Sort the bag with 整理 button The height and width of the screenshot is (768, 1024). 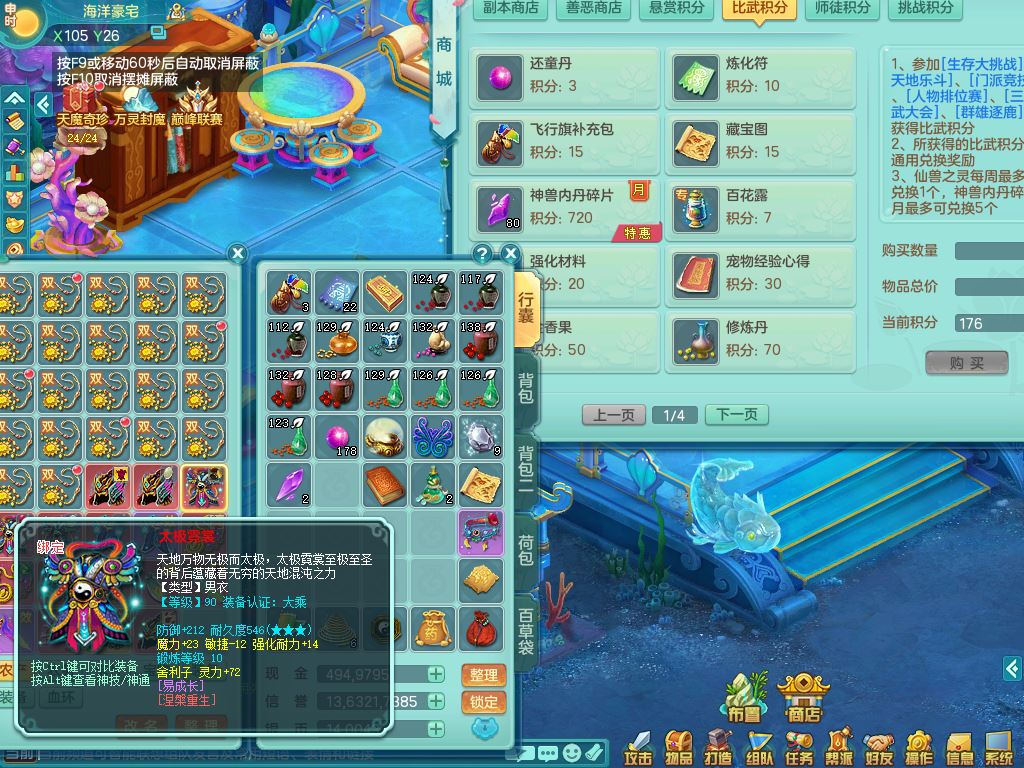[483, 675]
